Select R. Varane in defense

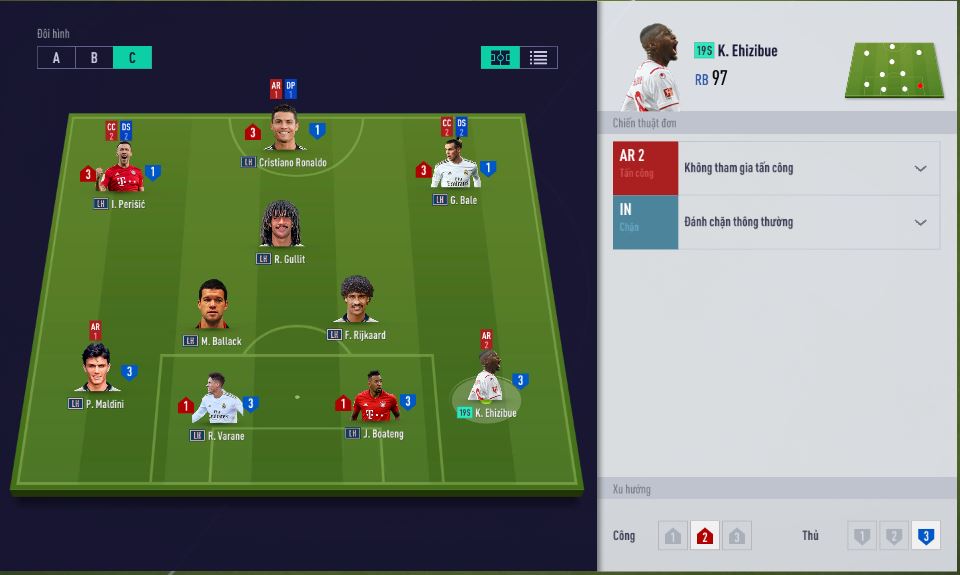pos(217,402)
